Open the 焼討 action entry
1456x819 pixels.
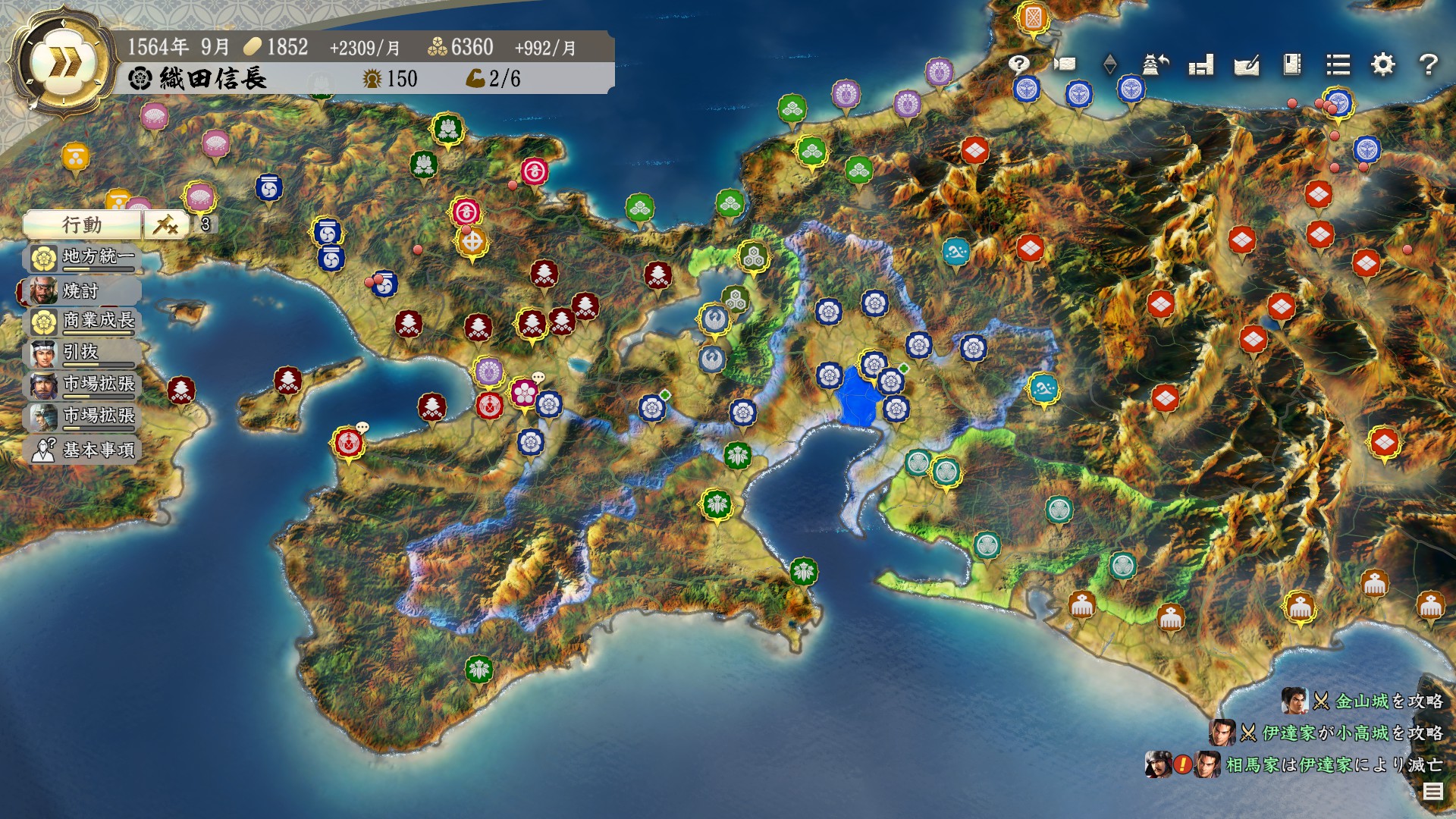80,290
